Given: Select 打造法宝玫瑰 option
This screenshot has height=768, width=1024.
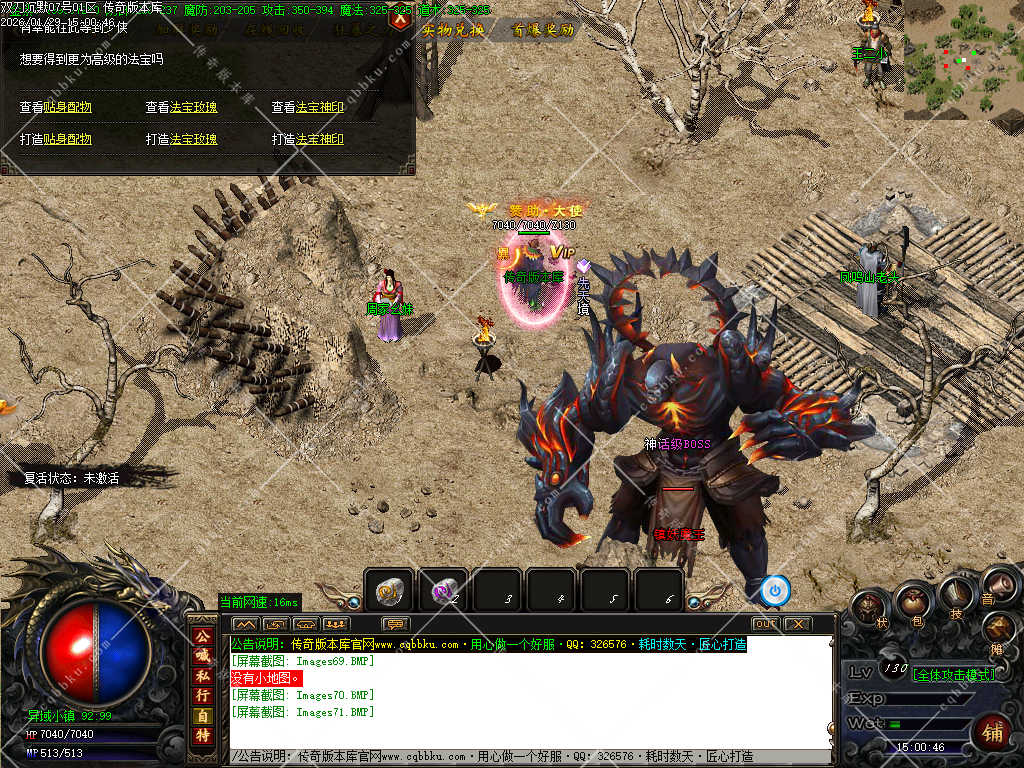Looking at the screenshot, I should click(x=181, y=139).
